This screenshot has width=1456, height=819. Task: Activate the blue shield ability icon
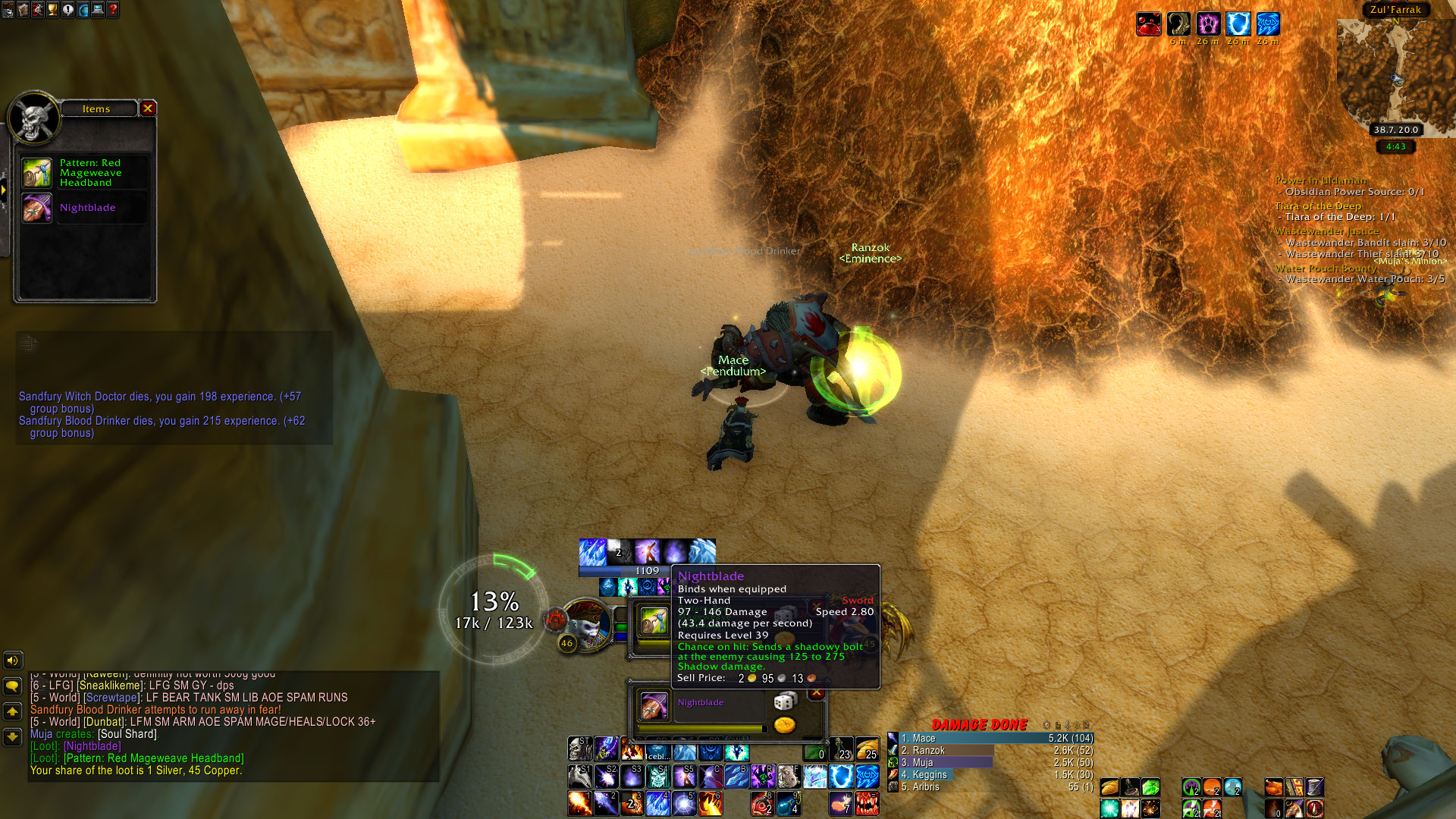(840, 777)
